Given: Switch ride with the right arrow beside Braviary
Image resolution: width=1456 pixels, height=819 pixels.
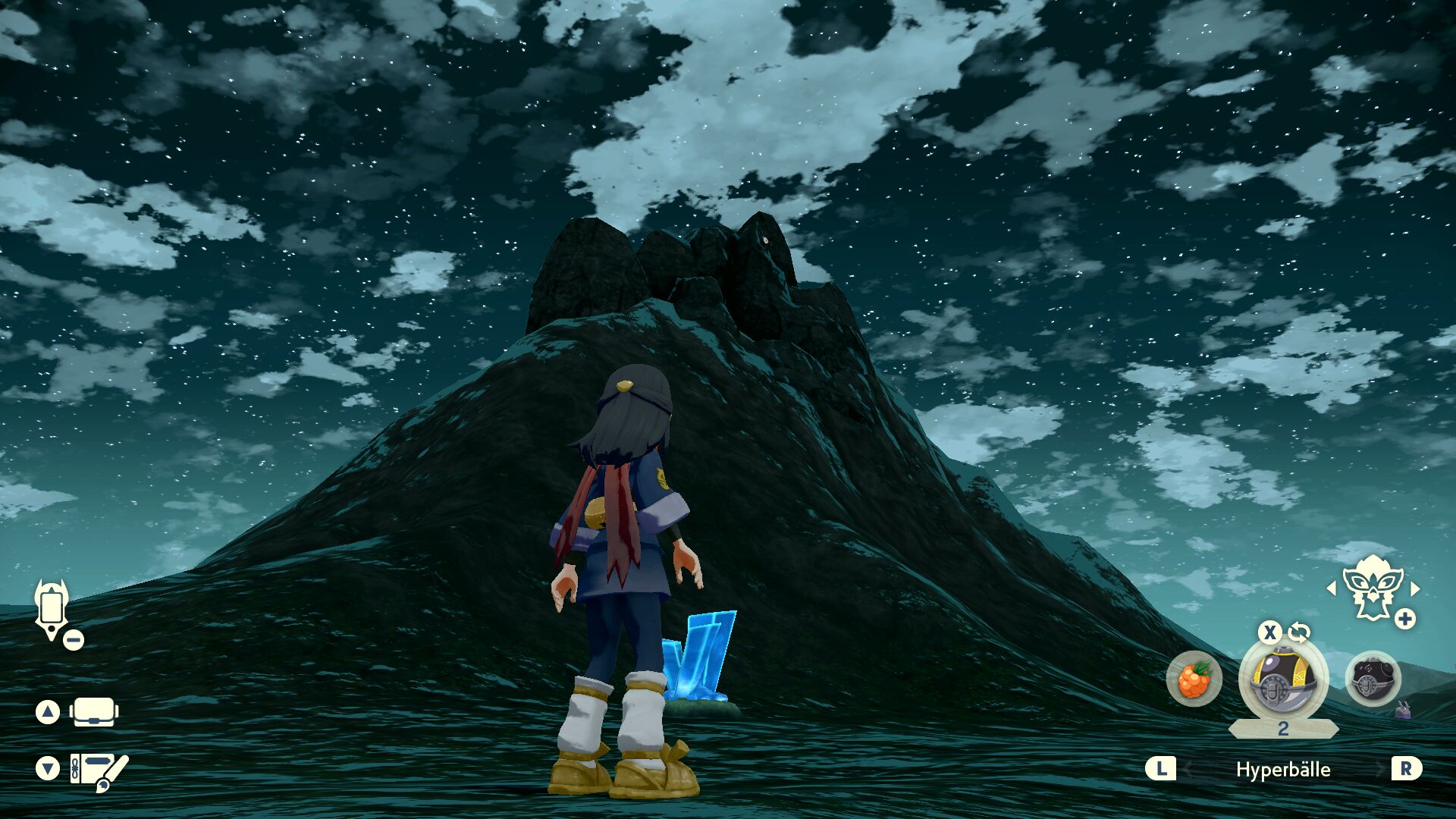Looking at the screenshot, I should pyautogui.click(x=1415, y=588).
